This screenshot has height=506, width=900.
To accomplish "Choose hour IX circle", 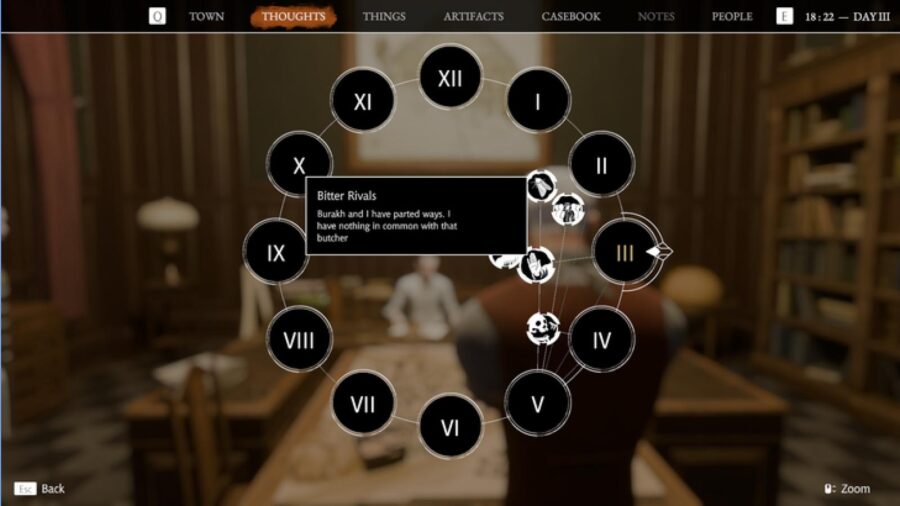I will click(276, 253).
